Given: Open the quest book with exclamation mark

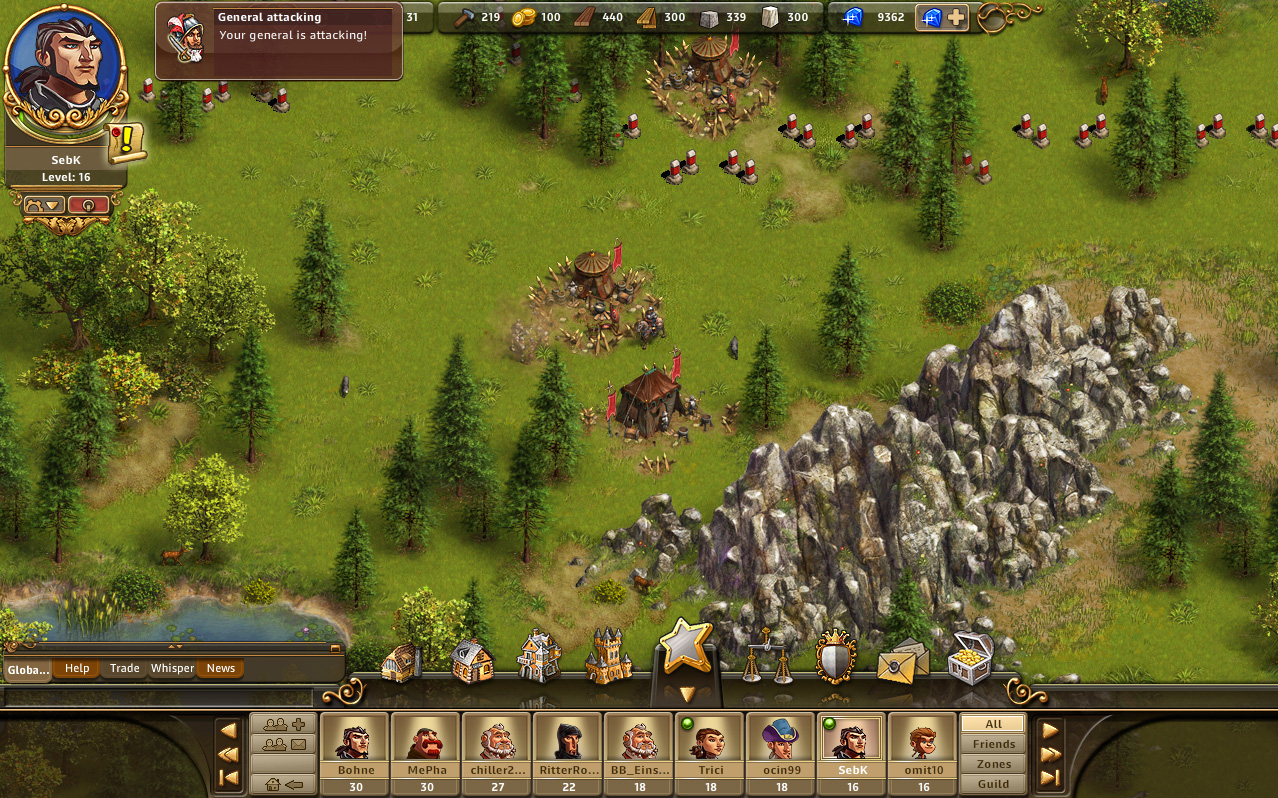Looking at the screenshot, I should [x=127, y=144].
